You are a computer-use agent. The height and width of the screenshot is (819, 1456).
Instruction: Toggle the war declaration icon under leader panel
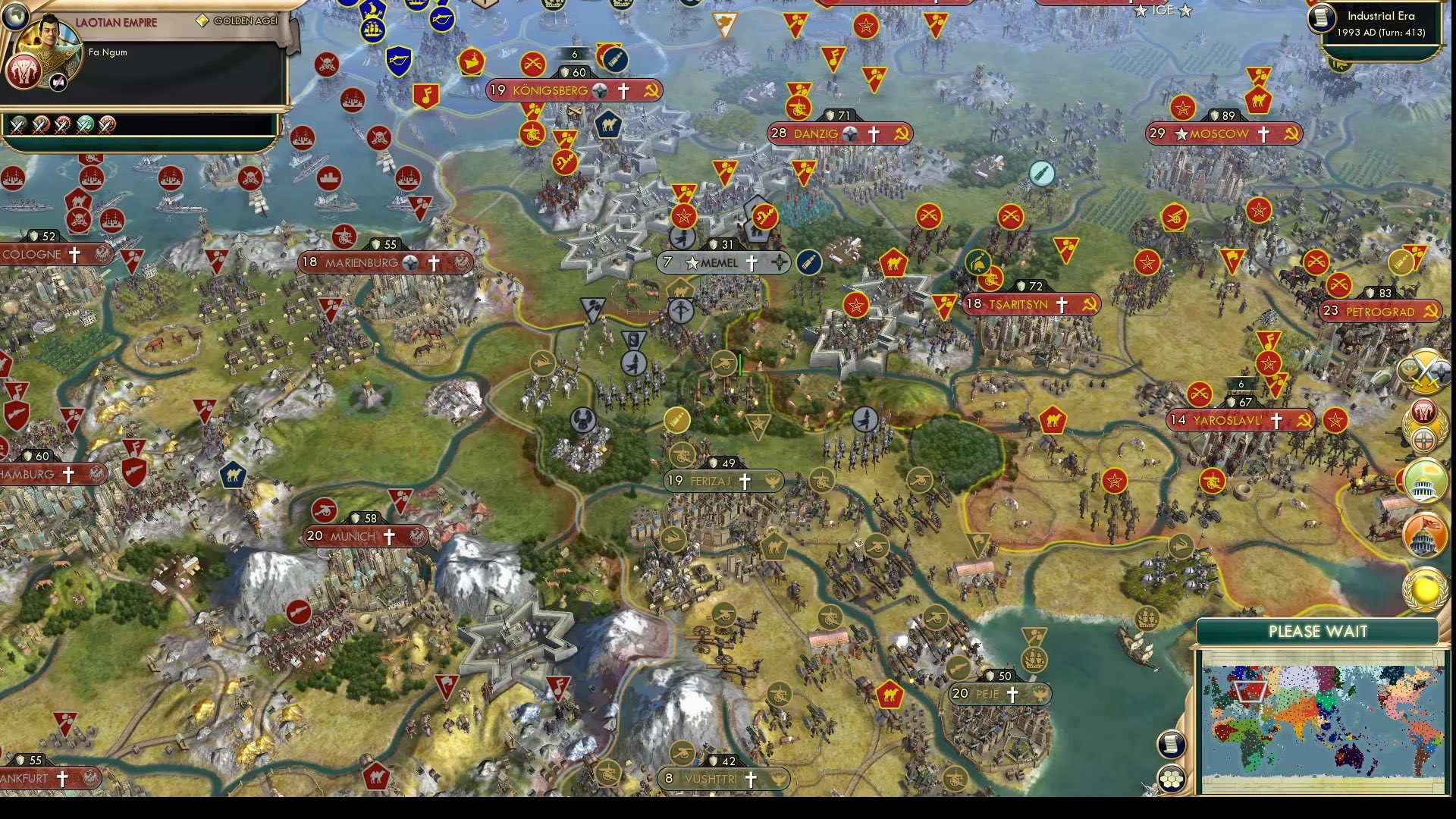click(19, 125)
